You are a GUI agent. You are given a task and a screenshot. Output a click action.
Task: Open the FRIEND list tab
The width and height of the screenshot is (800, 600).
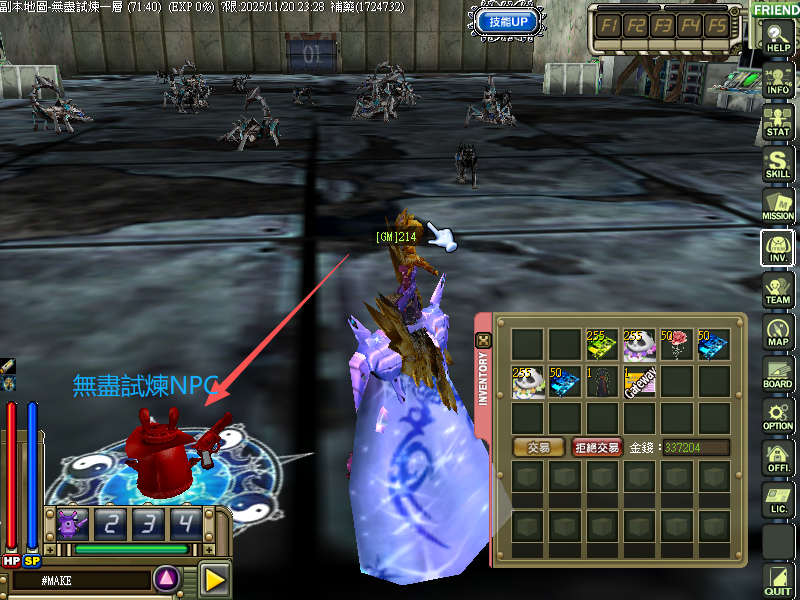click(x=776, y=9)
